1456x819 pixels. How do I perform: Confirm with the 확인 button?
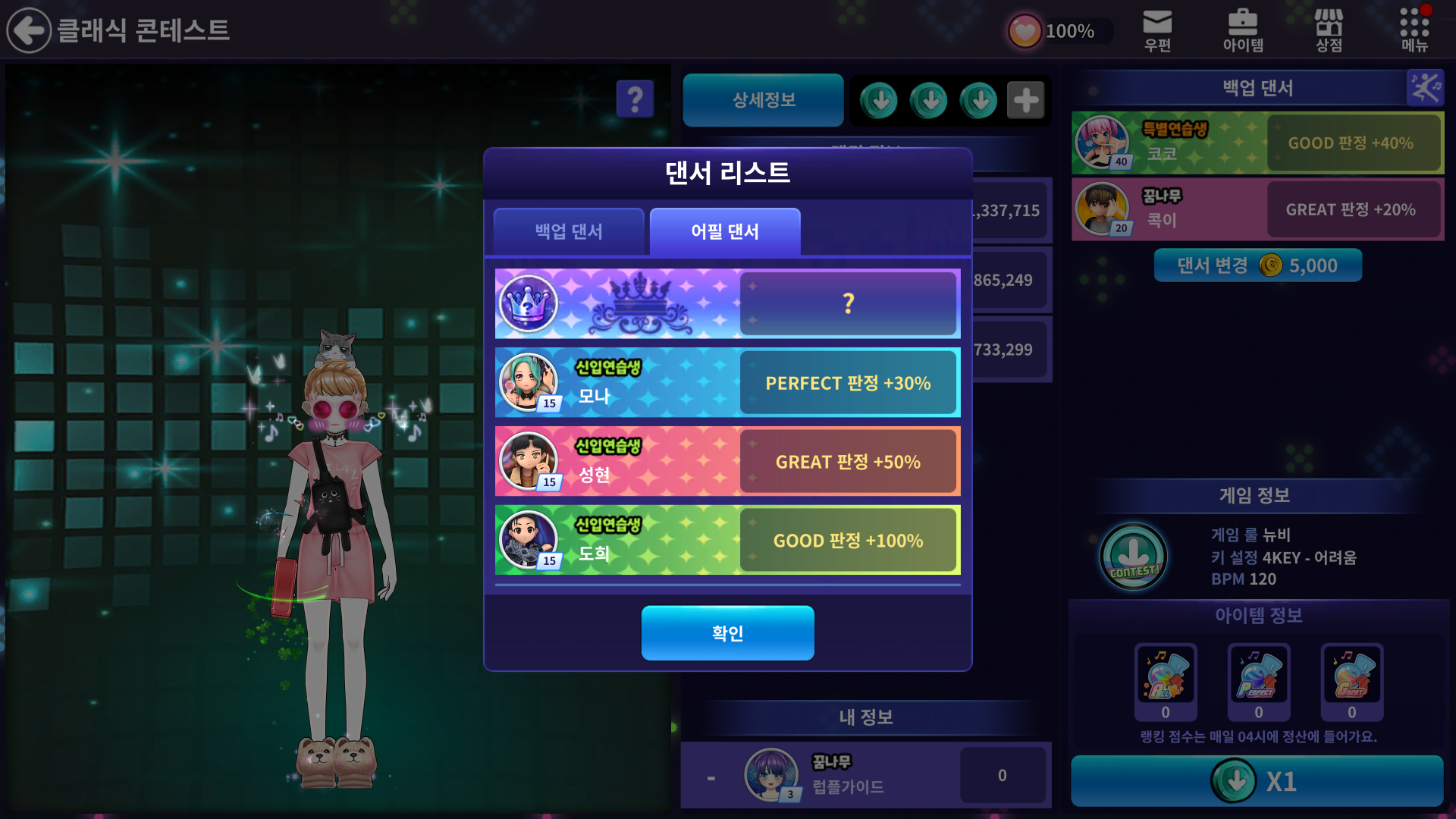coord(727,632)
